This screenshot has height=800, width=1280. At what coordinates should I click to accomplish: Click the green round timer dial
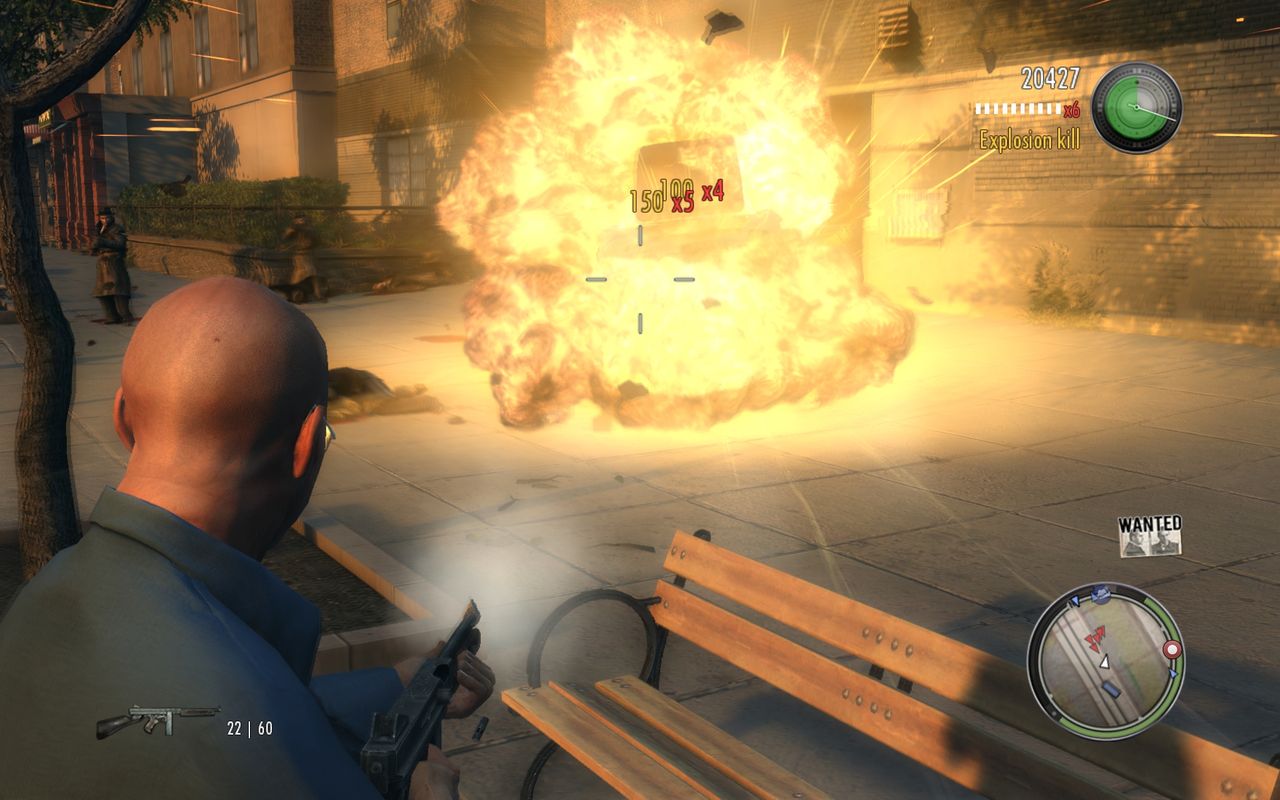click(1136, 107)
